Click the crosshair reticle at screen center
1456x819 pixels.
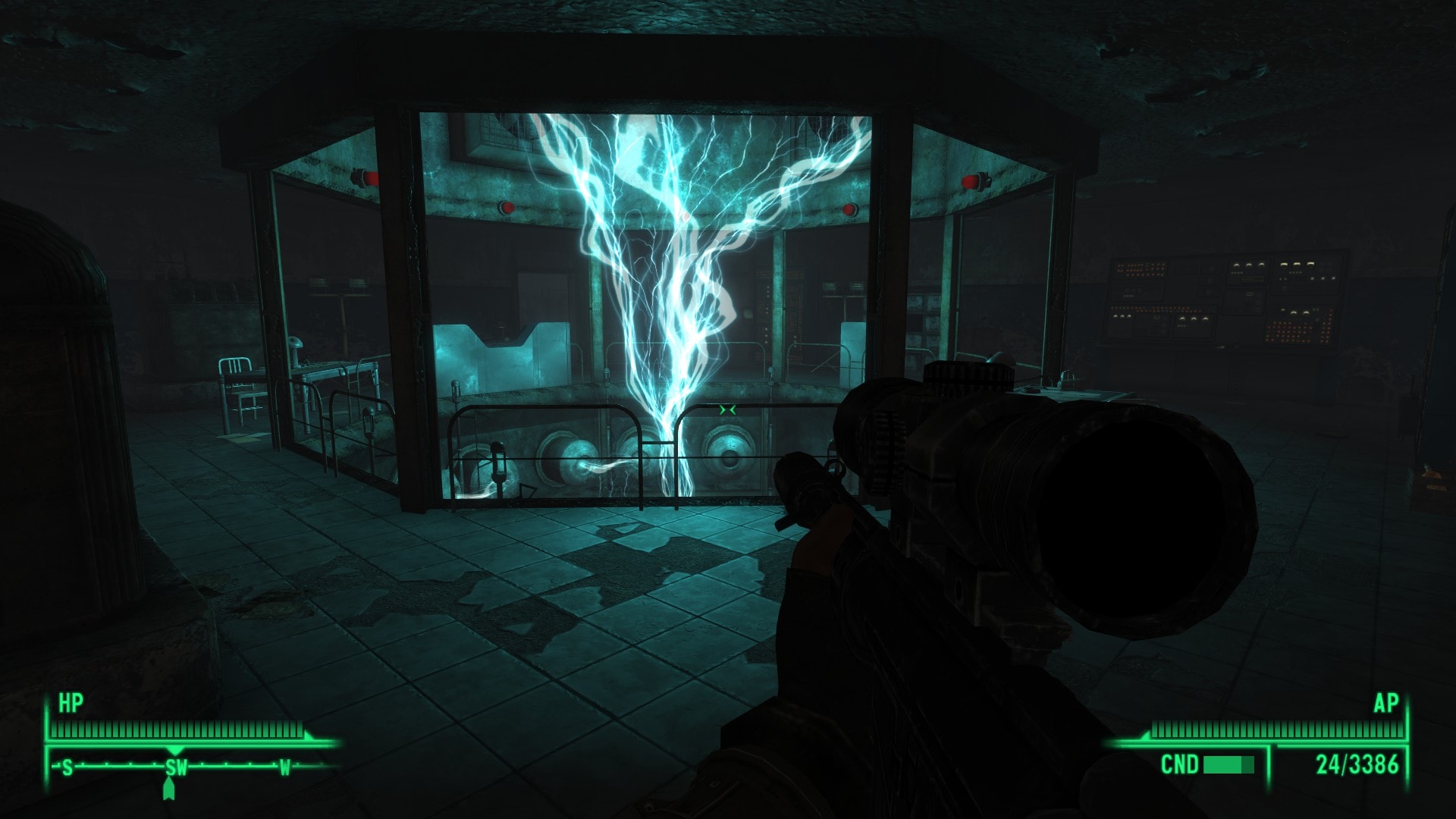[727, 409]
